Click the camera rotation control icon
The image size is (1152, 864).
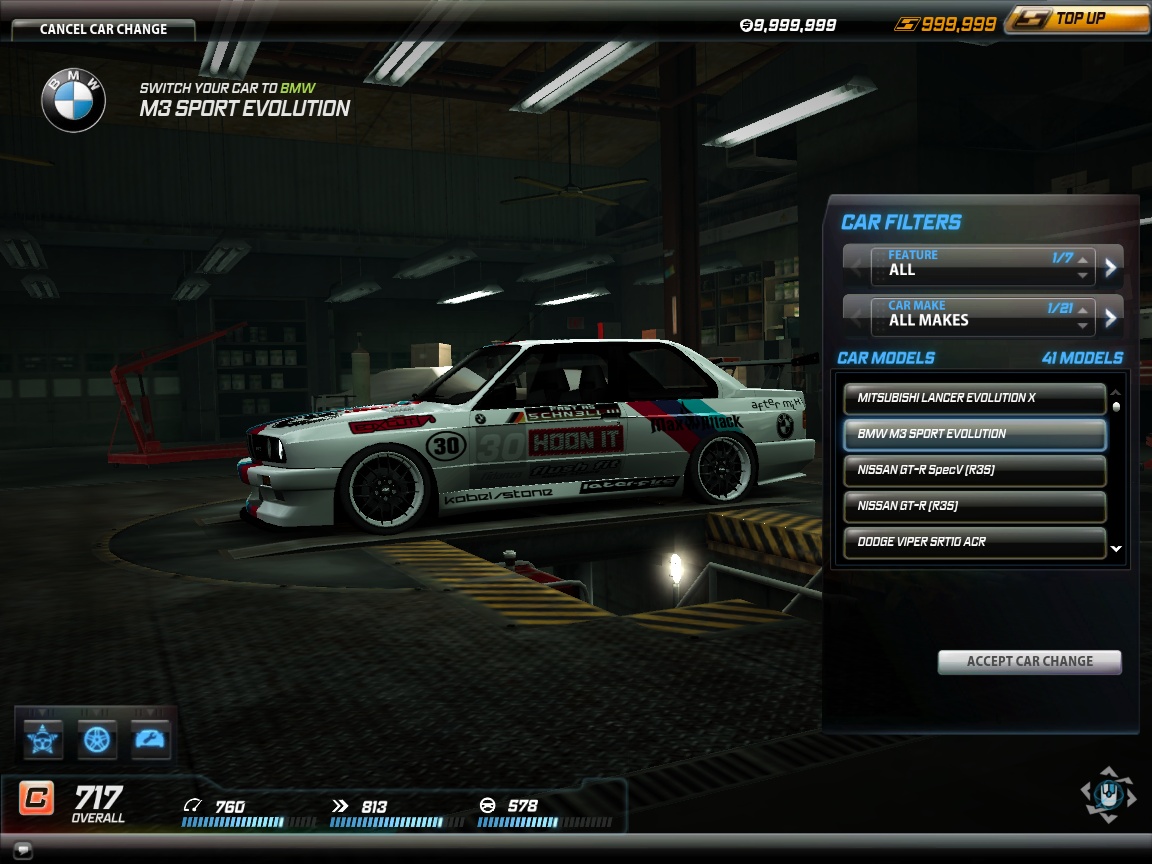1107,795
